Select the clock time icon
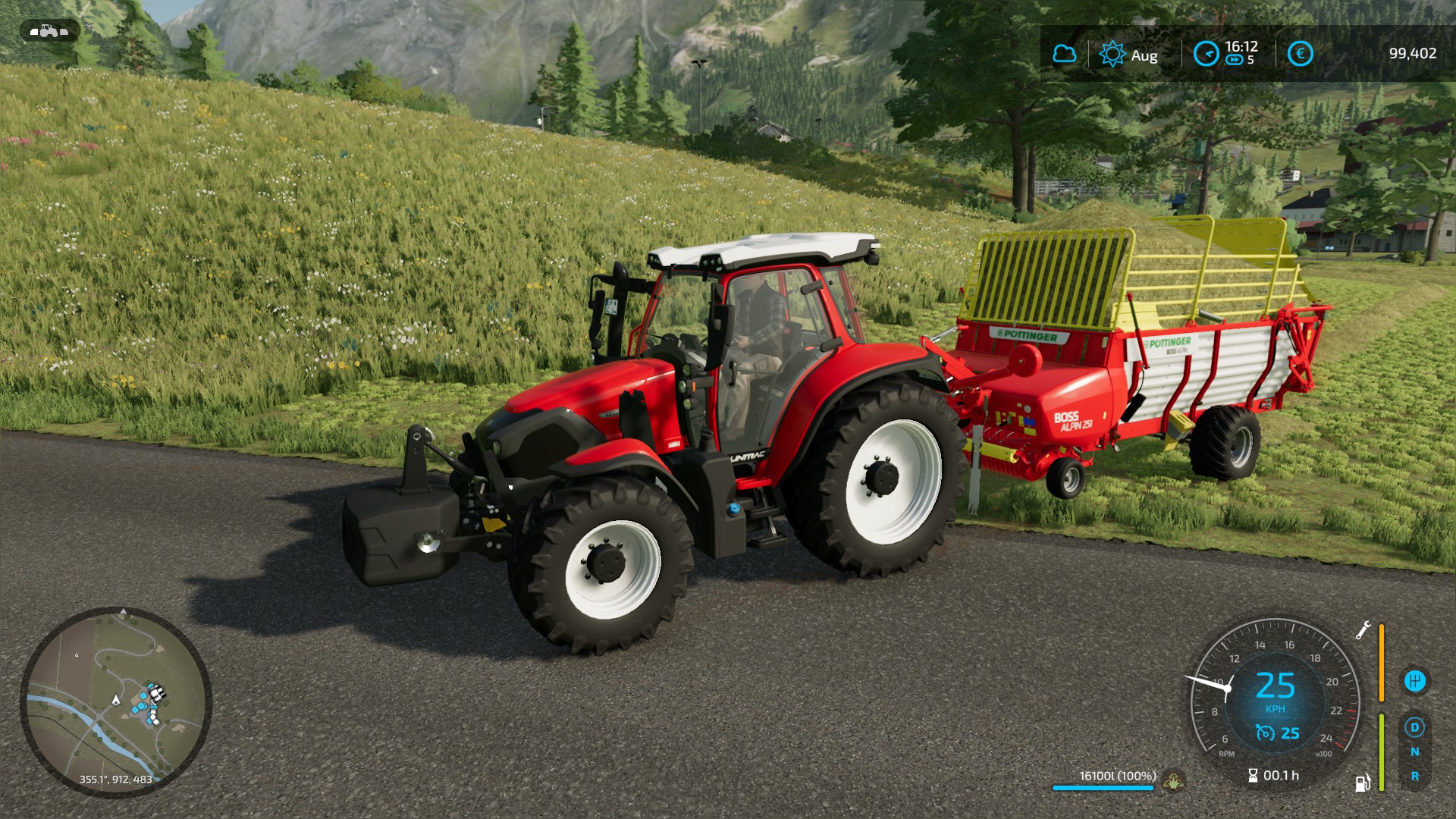This screenshot has width=1456, height=819. [x=1206, y=54]
